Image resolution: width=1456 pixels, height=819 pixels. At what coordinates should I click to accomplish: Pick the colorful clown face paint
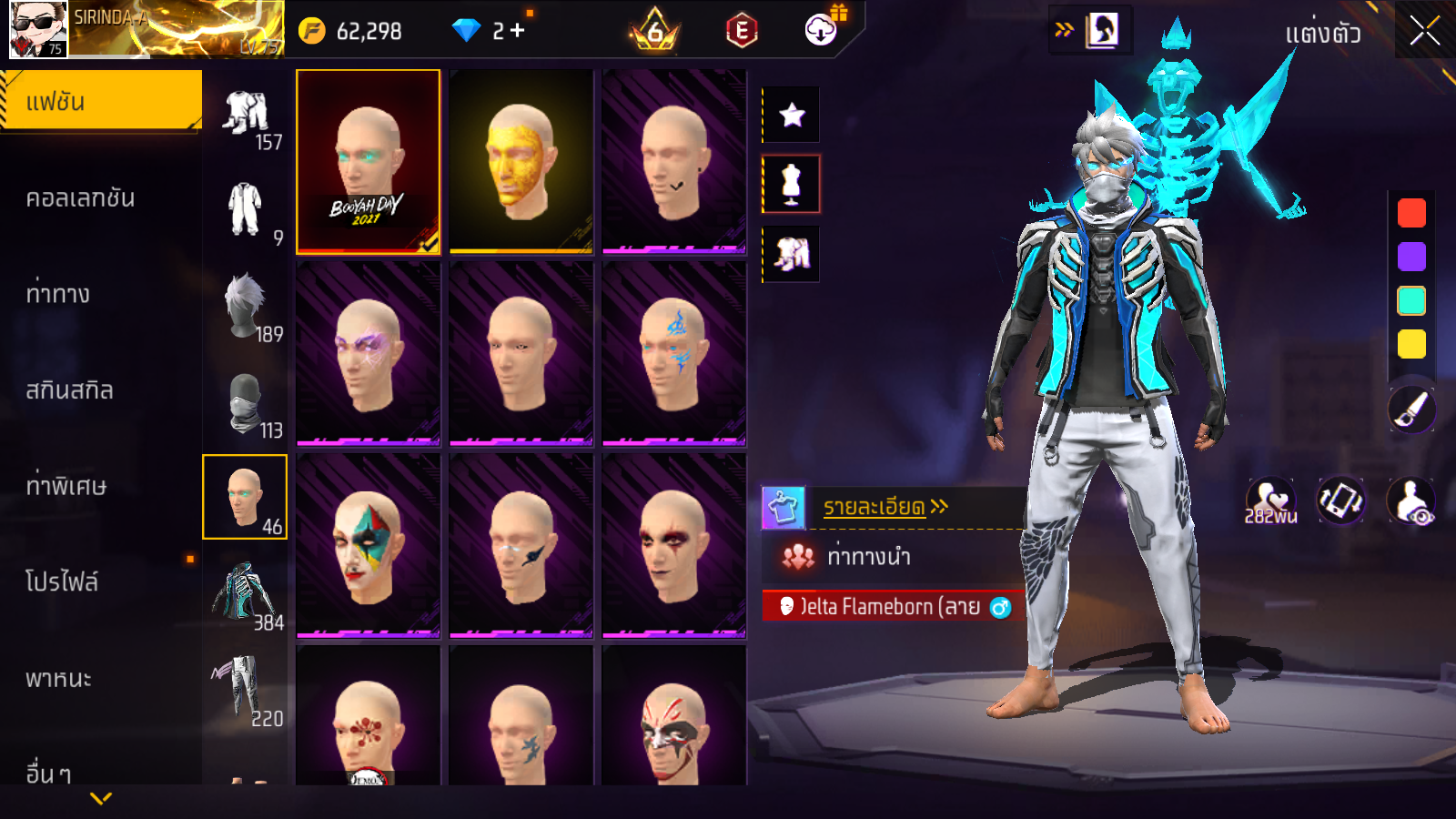pos(368,544)
